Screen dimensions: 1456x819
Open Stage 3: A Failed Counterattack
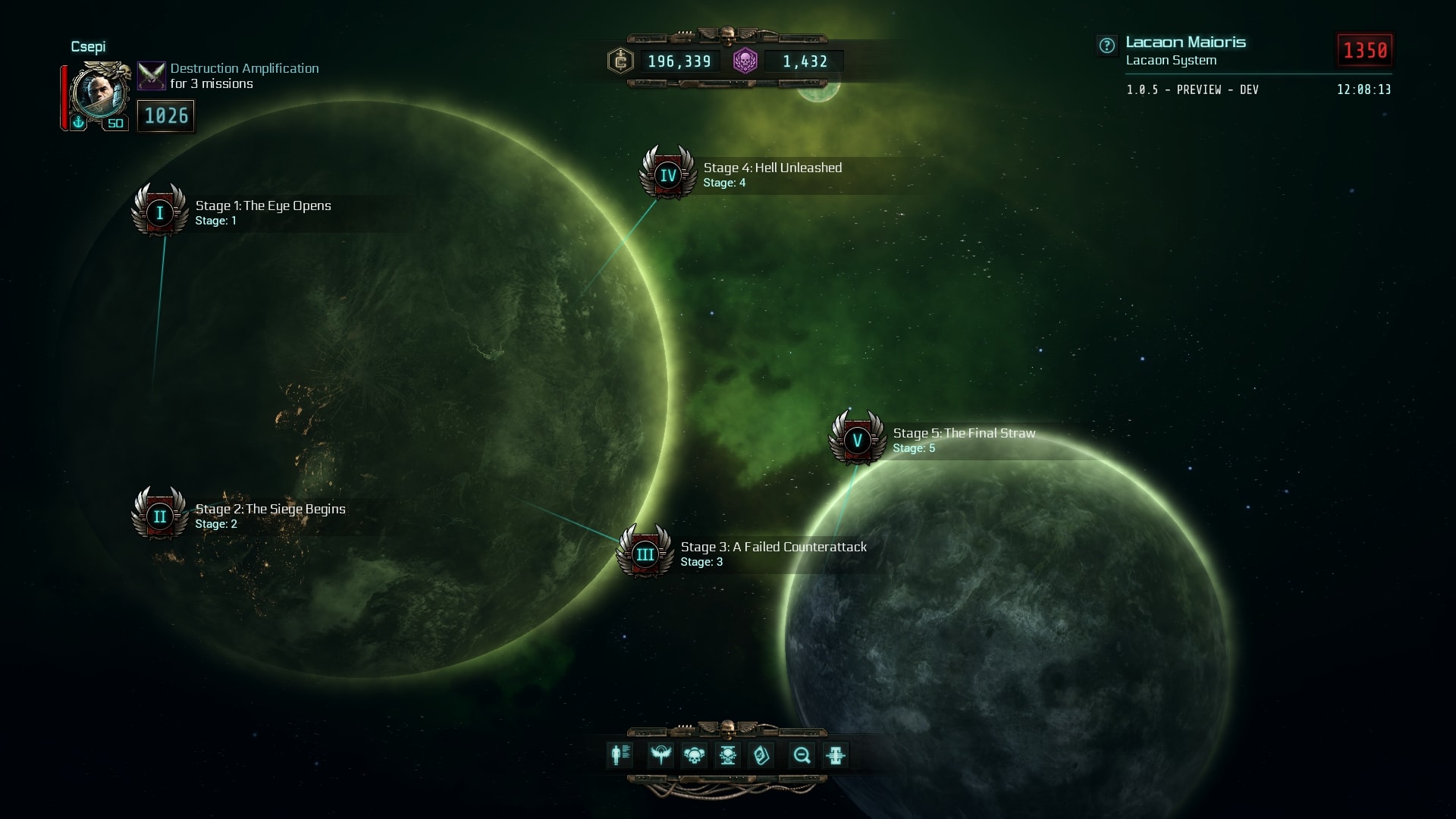pos(645,554)
